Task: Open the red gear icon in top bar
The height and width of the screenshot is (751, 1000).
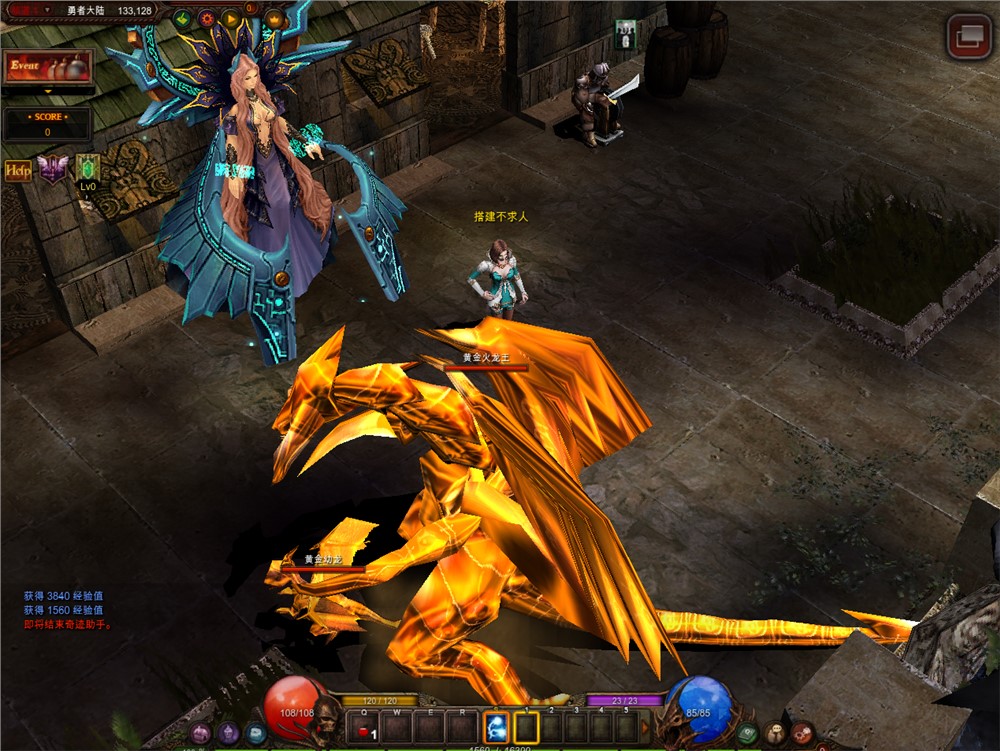Action: pos(207,19)
